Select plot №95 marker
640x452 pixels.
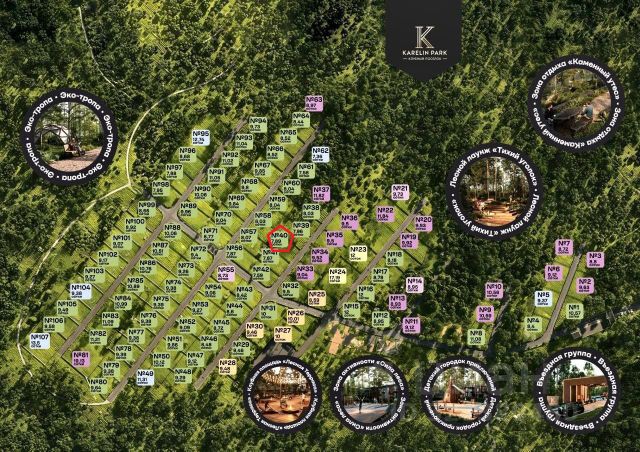click(x=200, y=137)
